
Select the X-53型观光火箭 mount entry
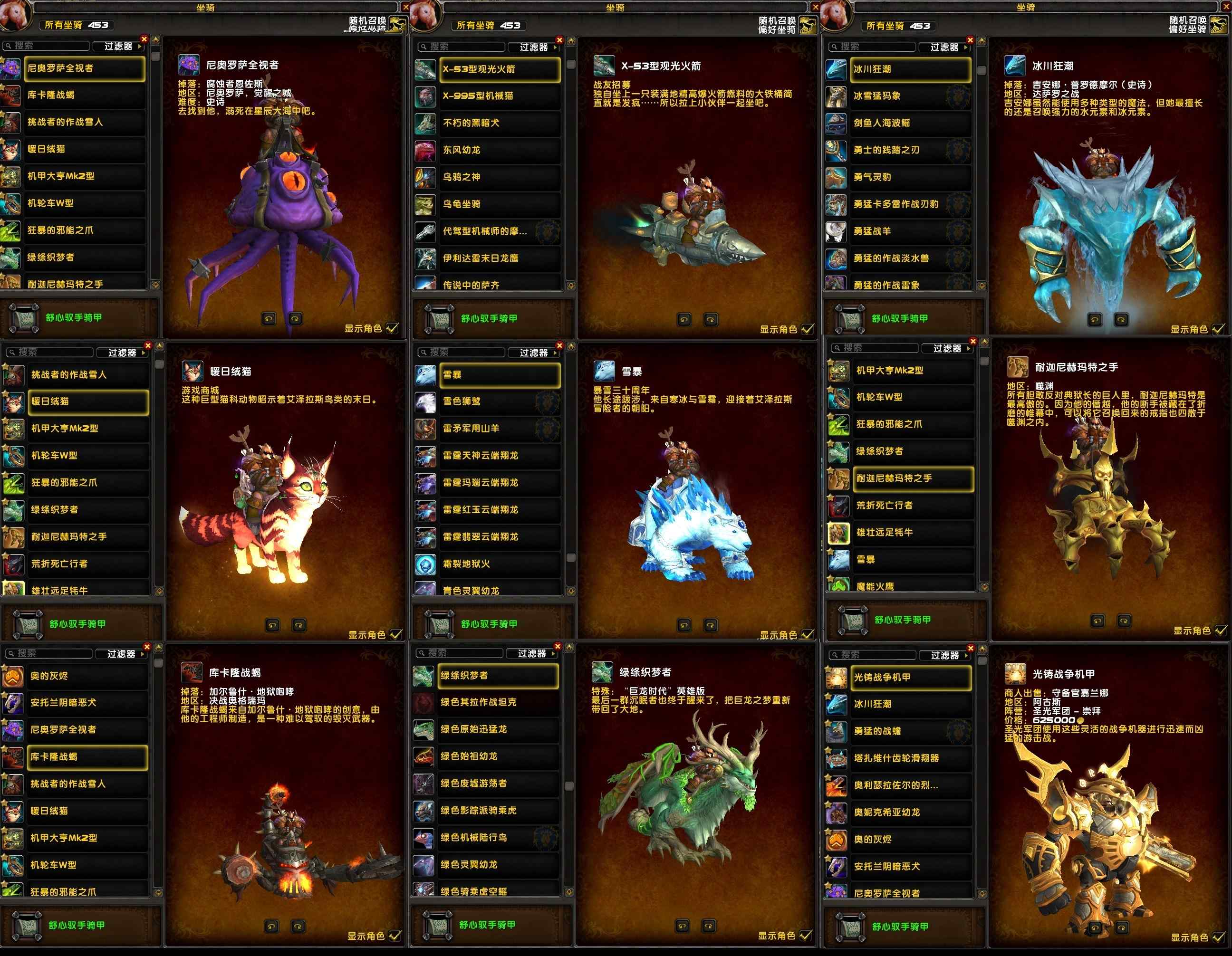point(499,69)
